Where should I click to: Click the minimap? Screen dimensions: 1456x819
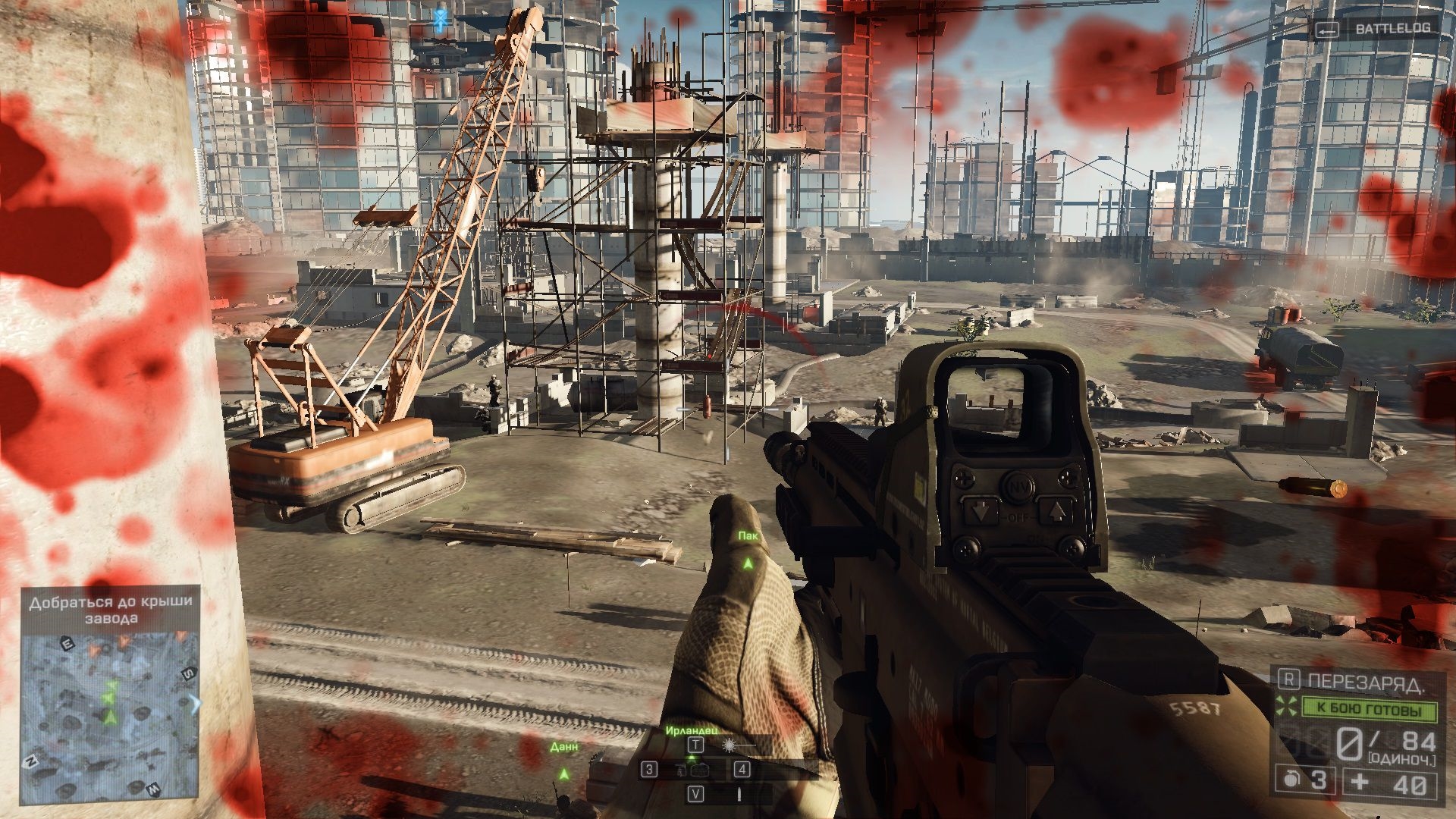tap(110, 717)
